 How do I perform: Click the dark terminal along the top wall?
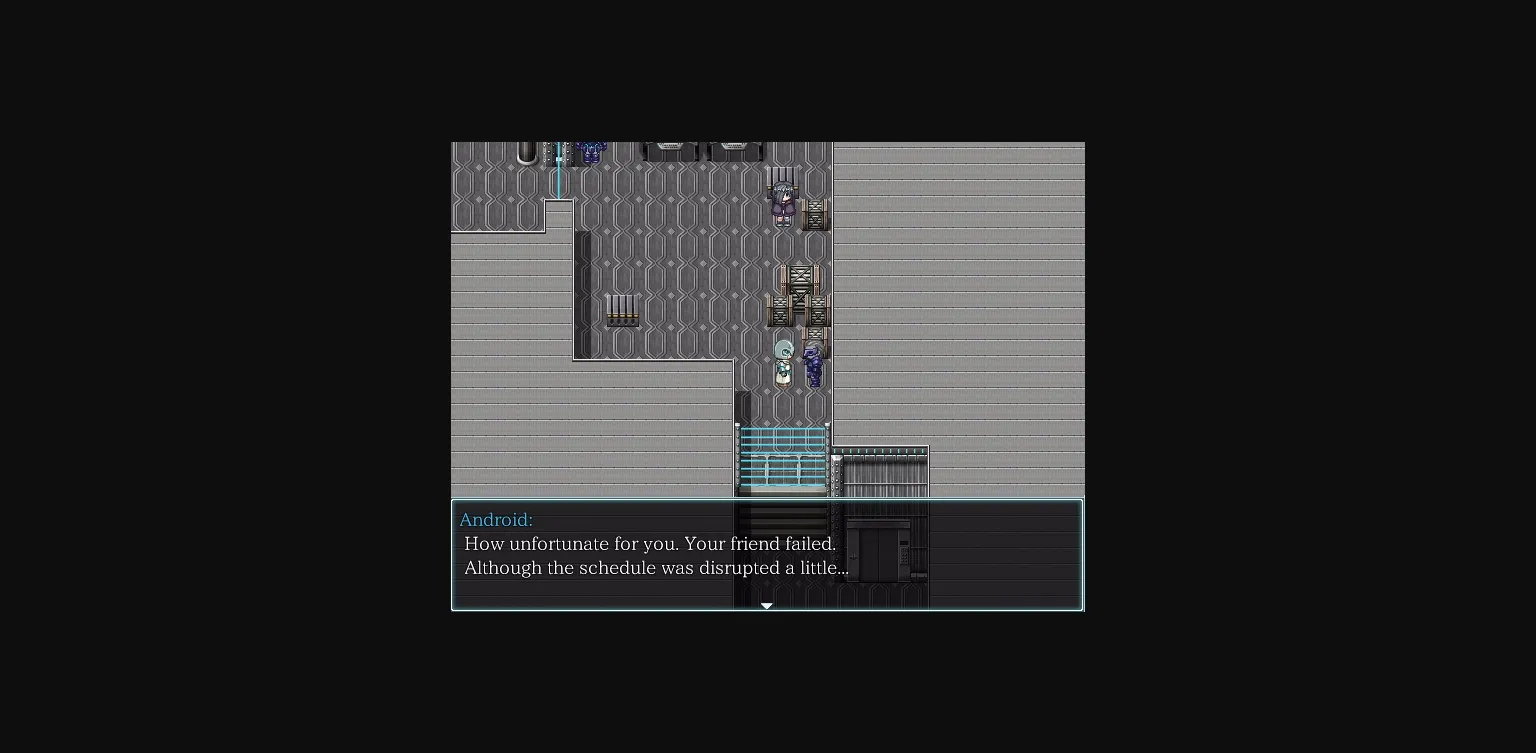(669, 150)
